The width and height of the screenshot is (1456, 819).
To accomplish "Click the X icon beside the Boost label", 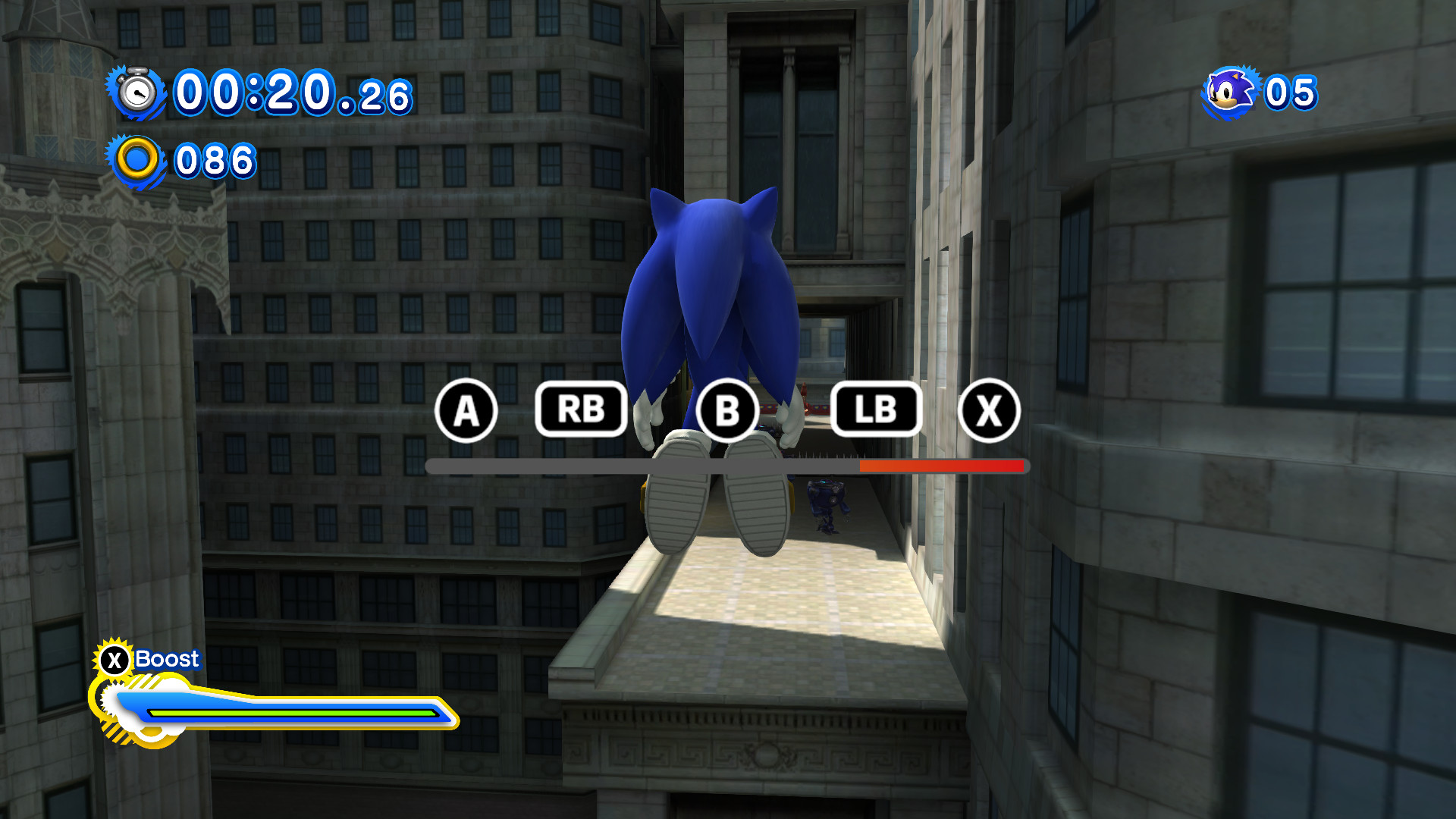I will (x=115, y=659).
